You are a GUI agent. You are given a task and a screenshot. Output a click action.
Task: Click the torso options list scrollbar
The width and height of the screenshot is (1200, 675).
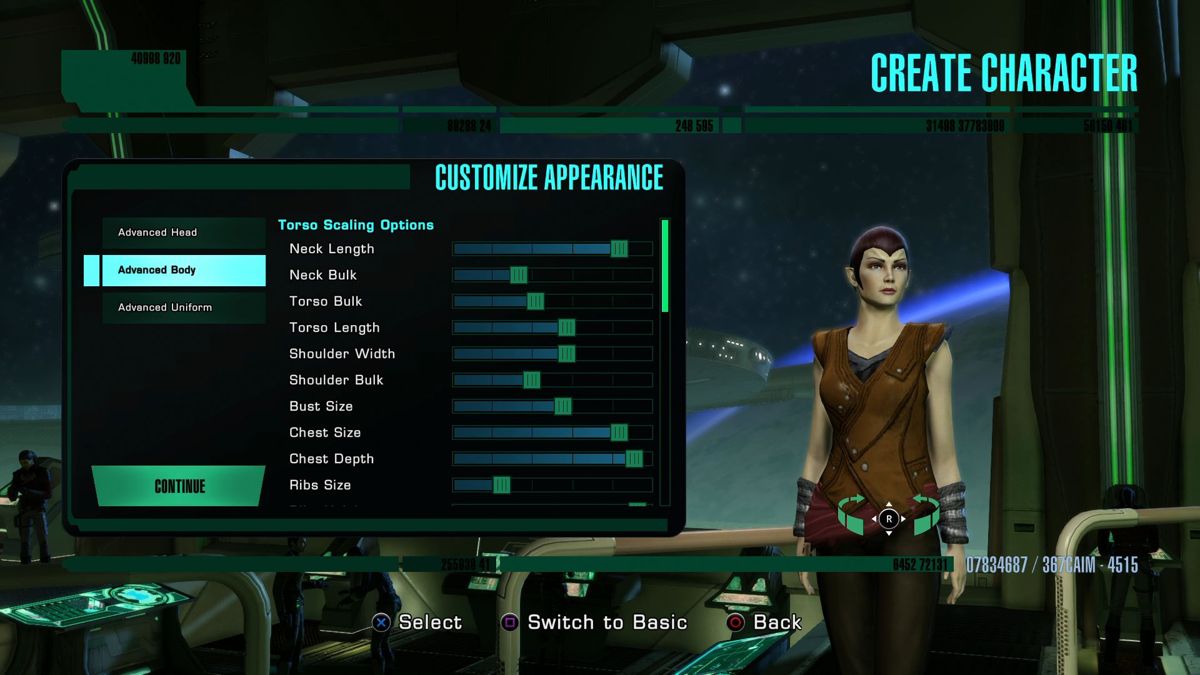coord(665,265)
